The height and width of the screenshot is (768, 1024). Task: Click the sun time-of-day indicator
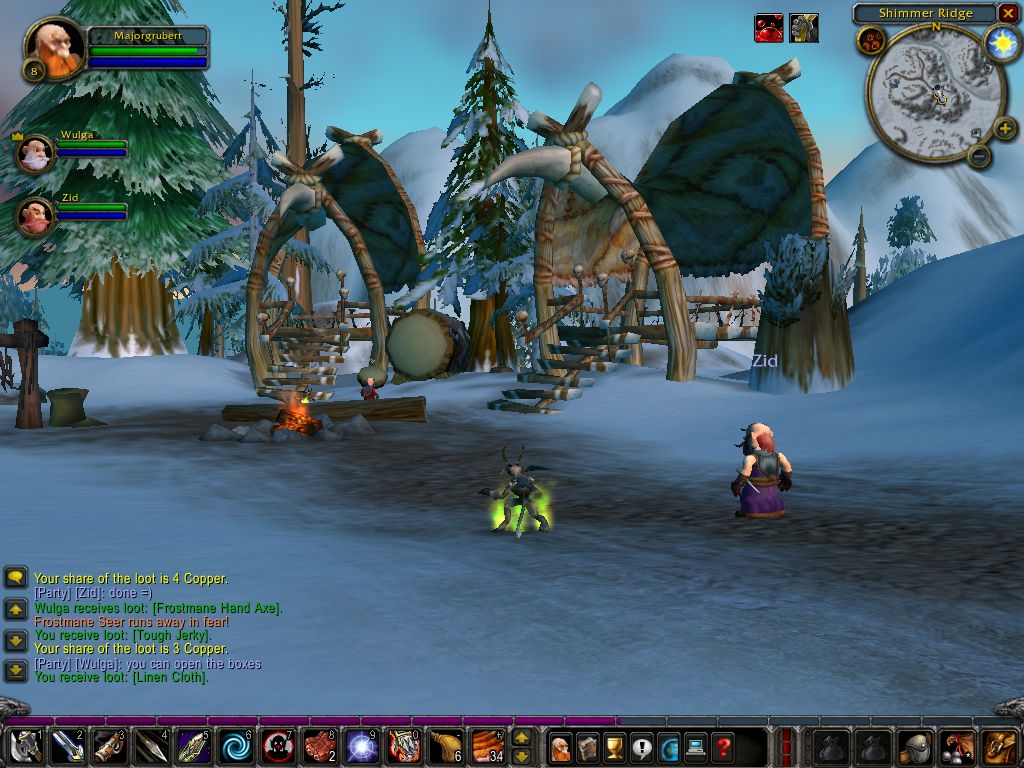pos(1001,42)
